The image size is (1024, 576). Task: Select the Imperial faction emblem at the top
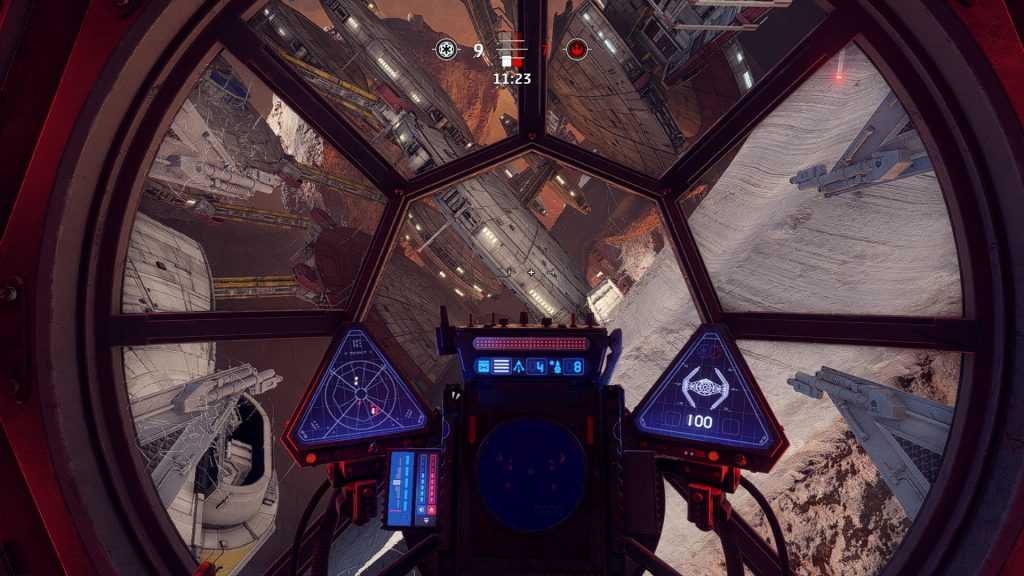(446, 49)
